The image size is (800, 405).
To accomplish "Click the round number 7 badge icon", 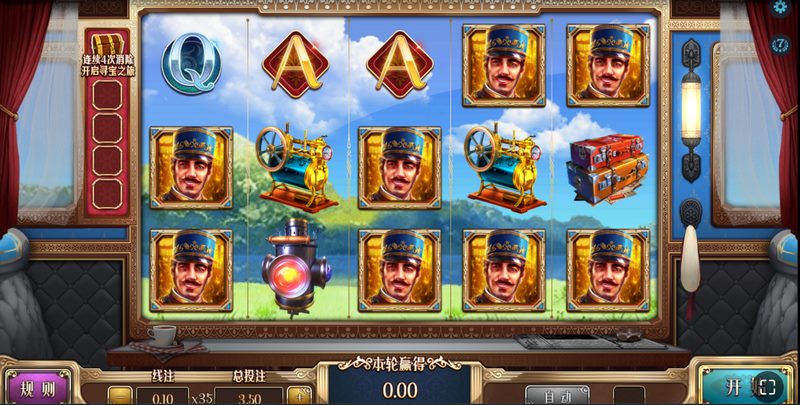I will click(x=781, y=44).
